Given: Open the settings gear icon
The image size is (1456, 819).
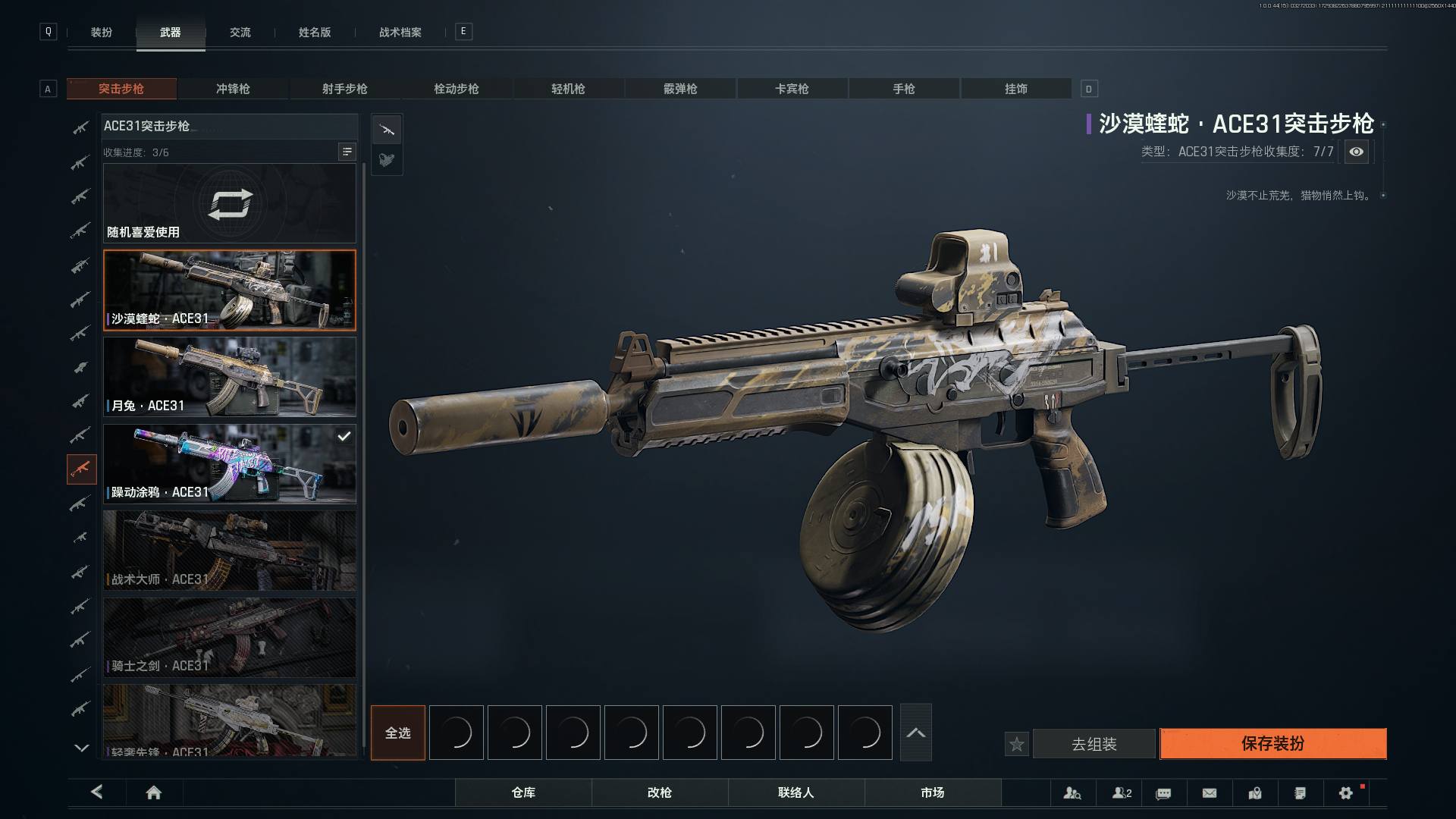Looking at the screenshot, I should tap(1346, 792).
